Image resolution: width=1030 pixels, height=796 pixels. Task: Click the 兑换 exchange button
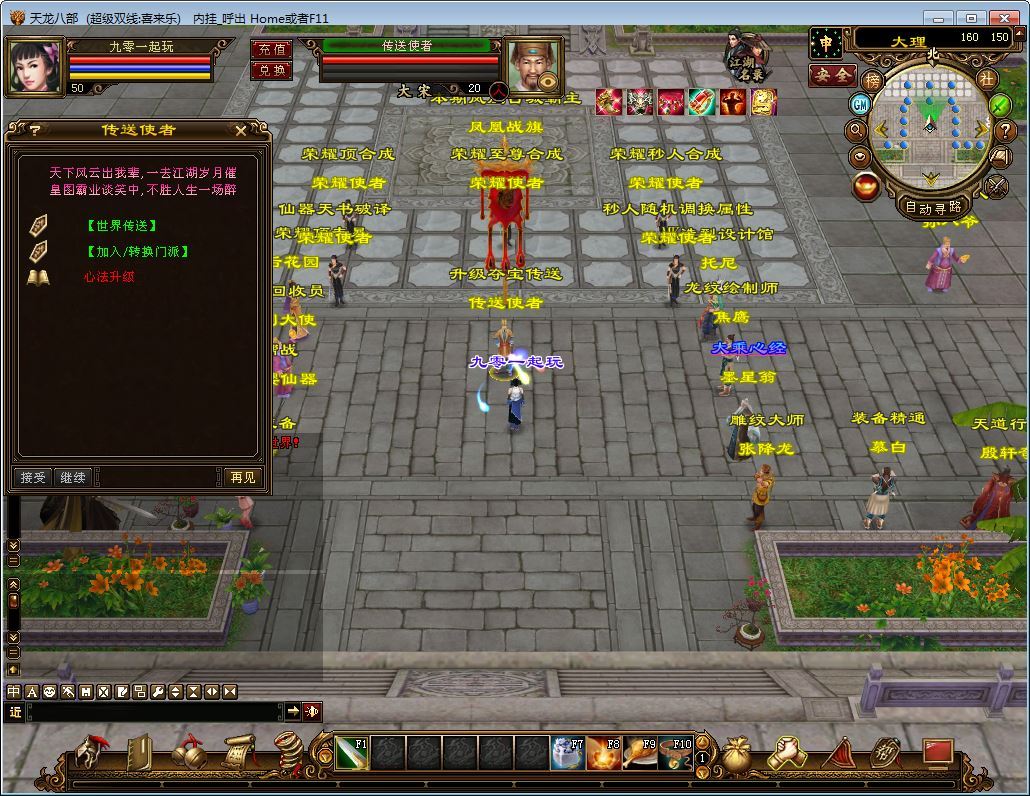[x=271, y=70]
